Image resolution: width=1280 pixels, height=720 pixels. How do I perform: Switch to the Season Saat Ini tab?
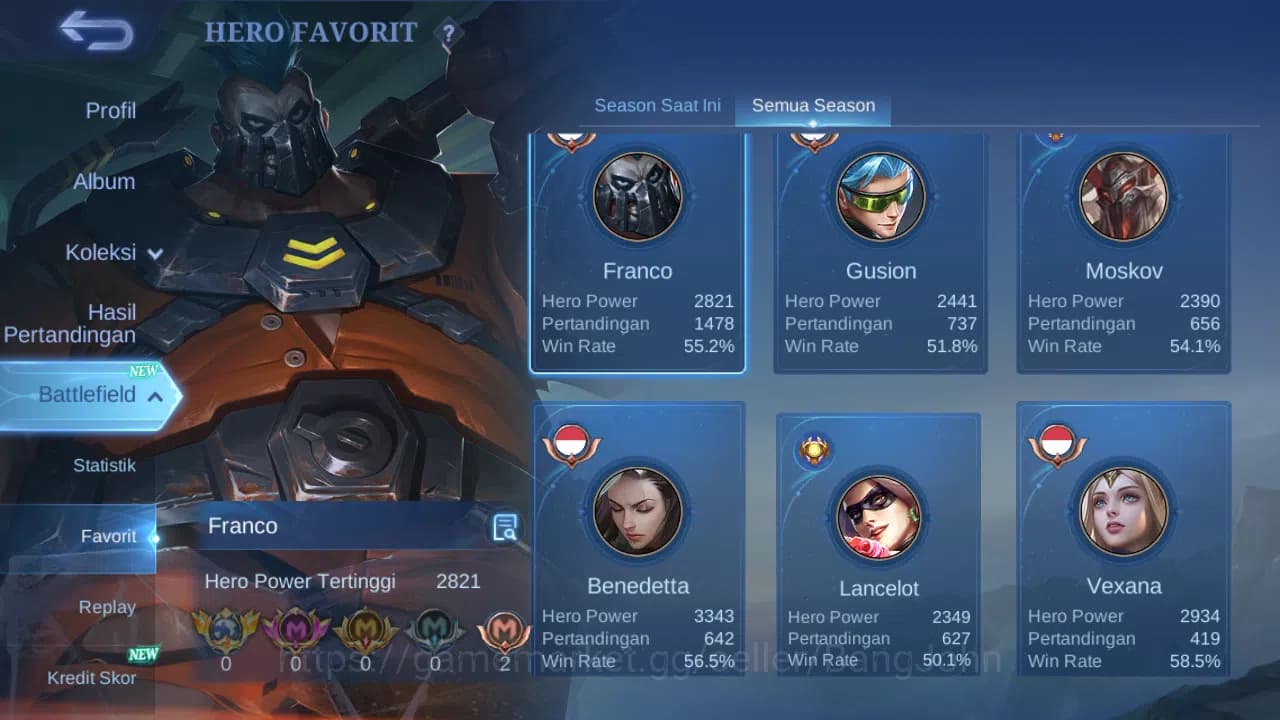pyautogui.click(x=657, y=104)
